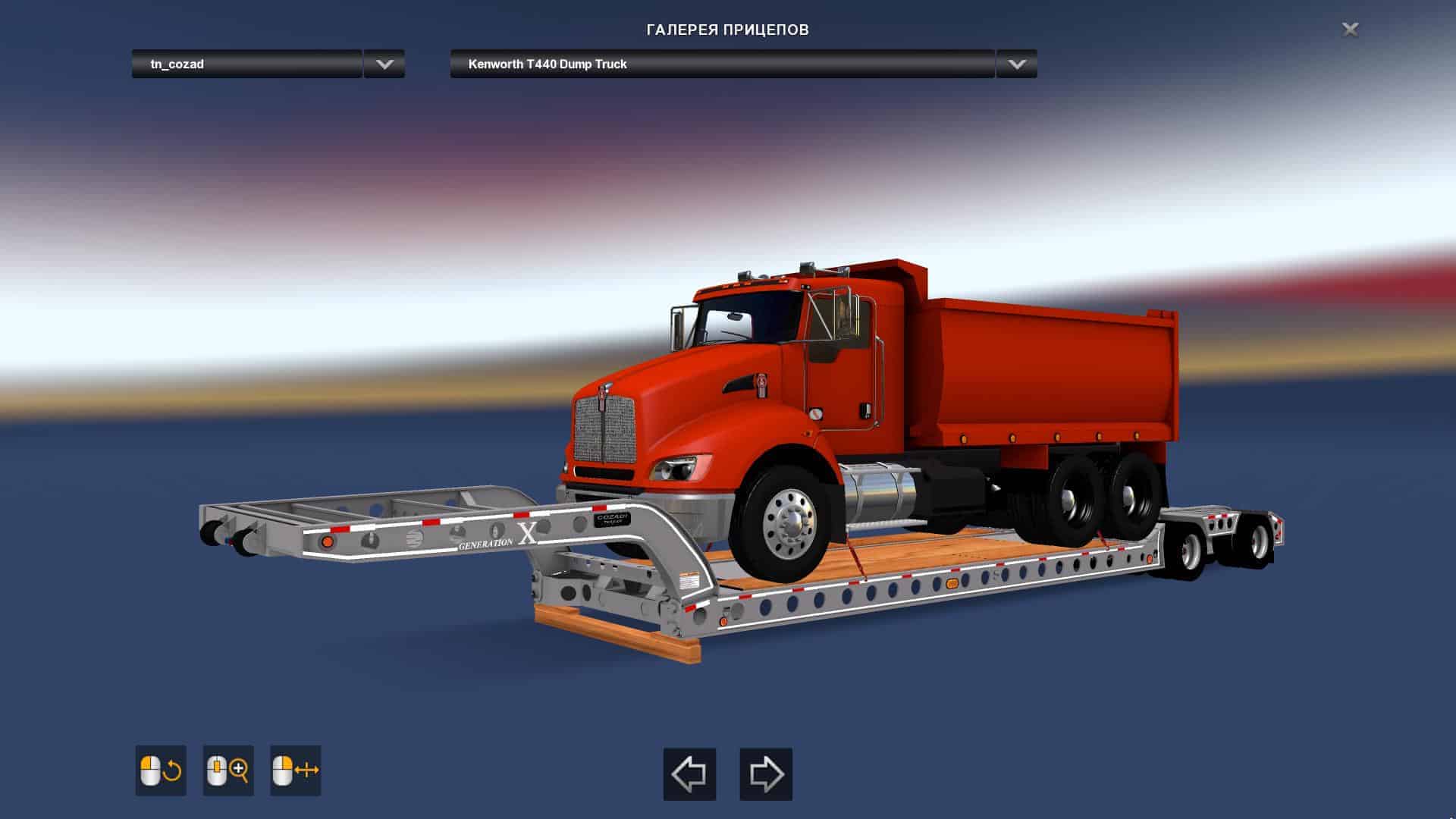This screenshot has height=819, width=1456.
Task: Select the mouse pan camera icon
Action: click(296, 770)
